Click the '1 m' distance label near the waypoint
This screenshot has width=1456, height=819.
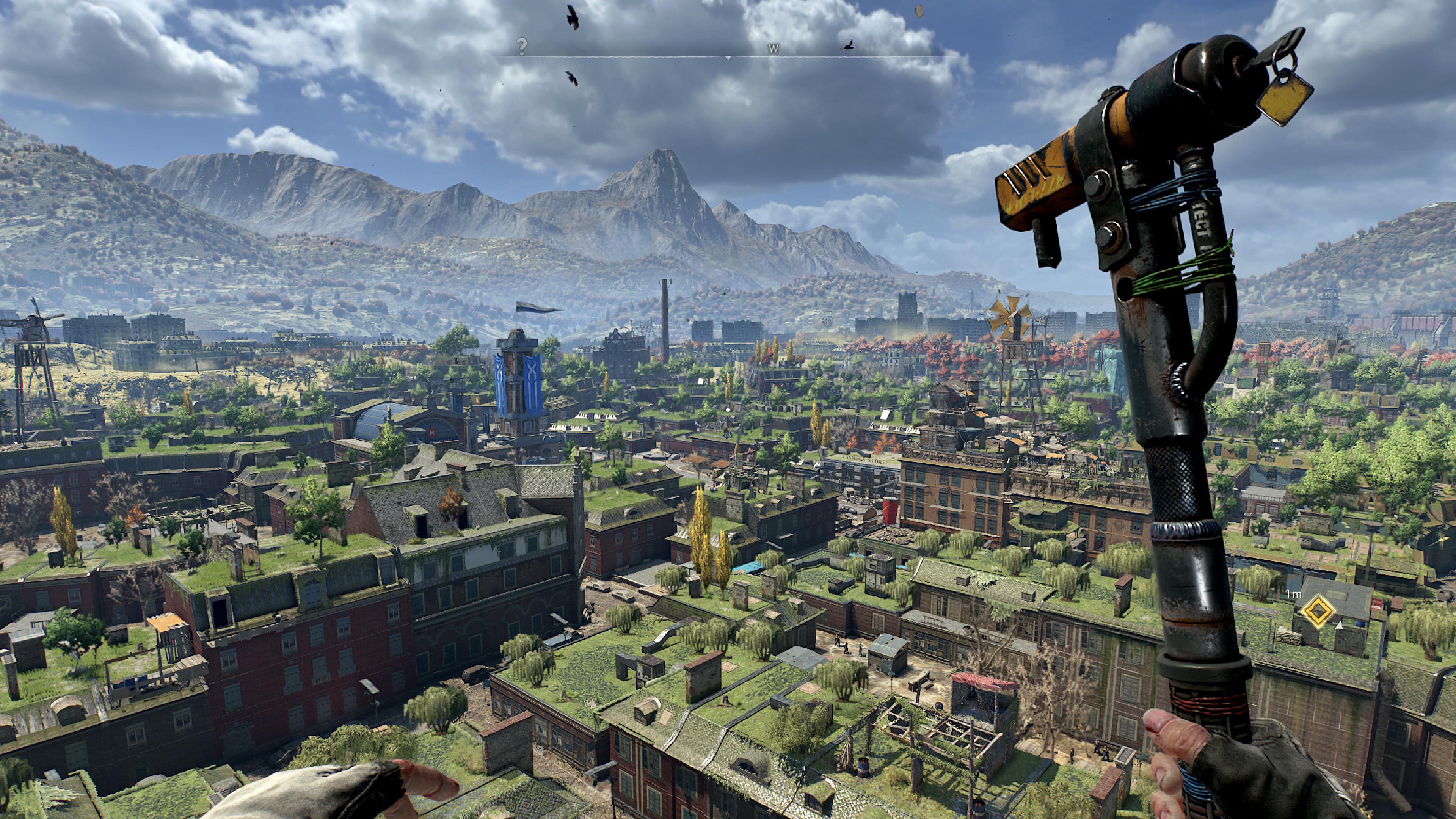click(1294, 594)
